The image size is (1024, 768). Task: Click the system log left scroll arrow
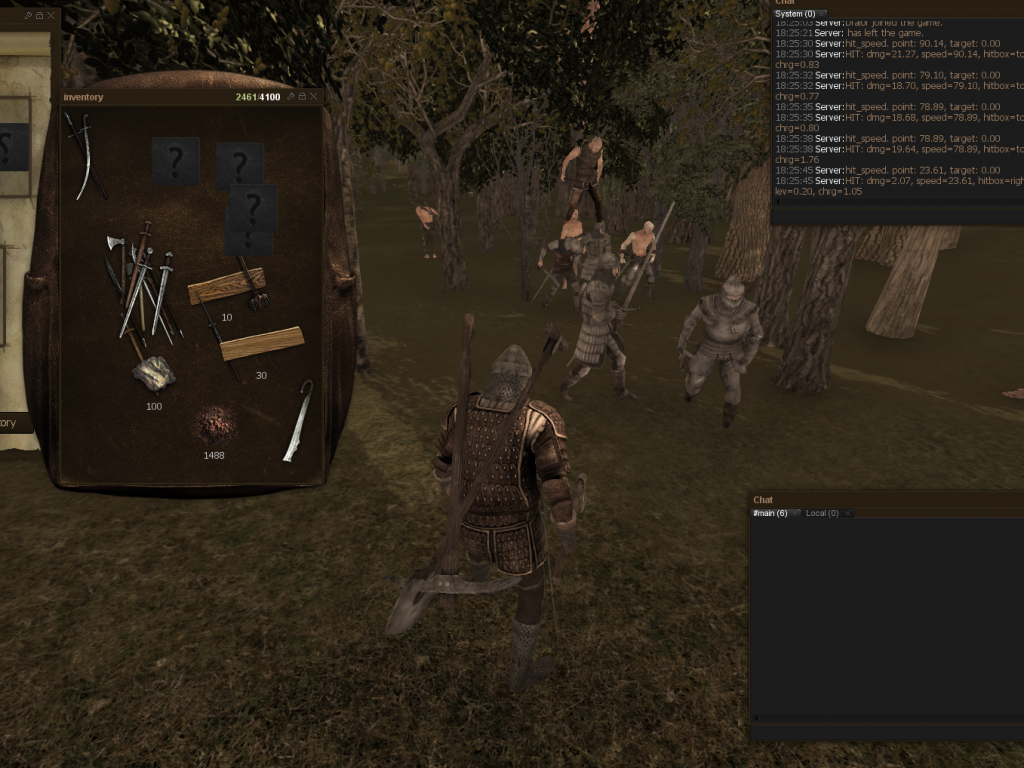(777, 202)
